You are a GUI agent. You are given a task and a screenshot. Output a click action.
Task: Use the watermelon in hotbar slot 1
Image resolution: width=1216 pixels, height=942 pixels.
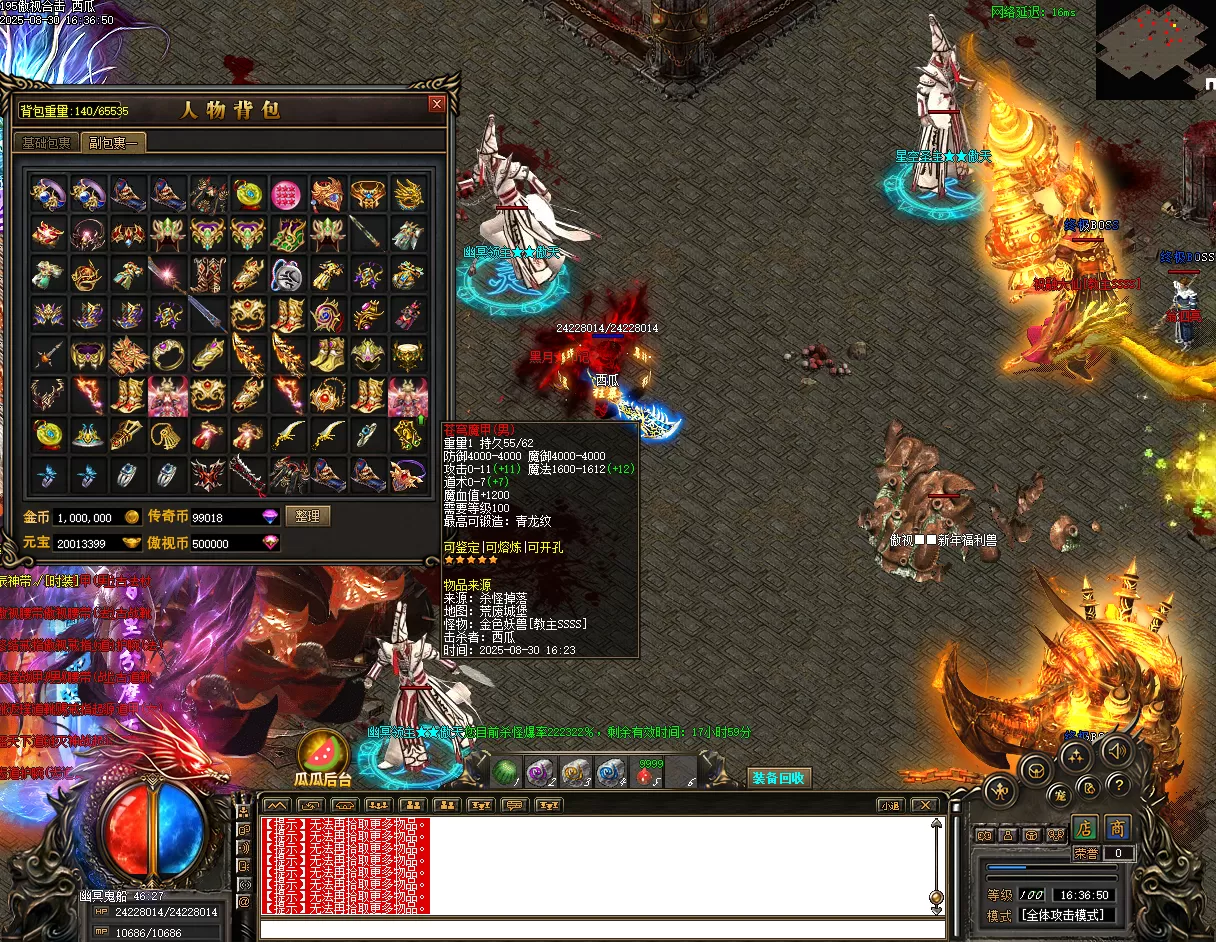(508, 772)
